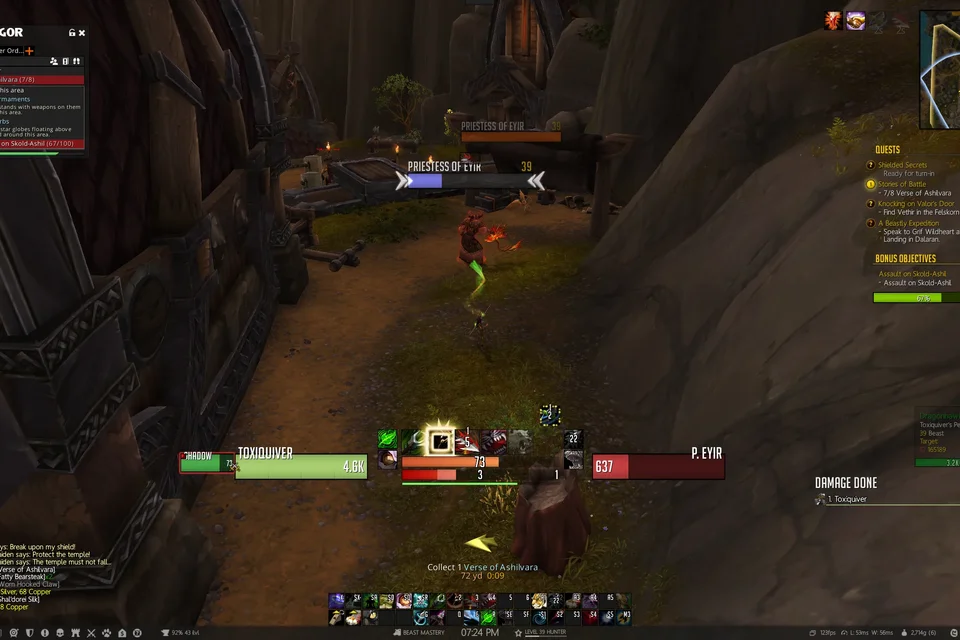Click the P. Eyir target frame
The width and height of the screenshot is (960, 640).
click(657, 466)
